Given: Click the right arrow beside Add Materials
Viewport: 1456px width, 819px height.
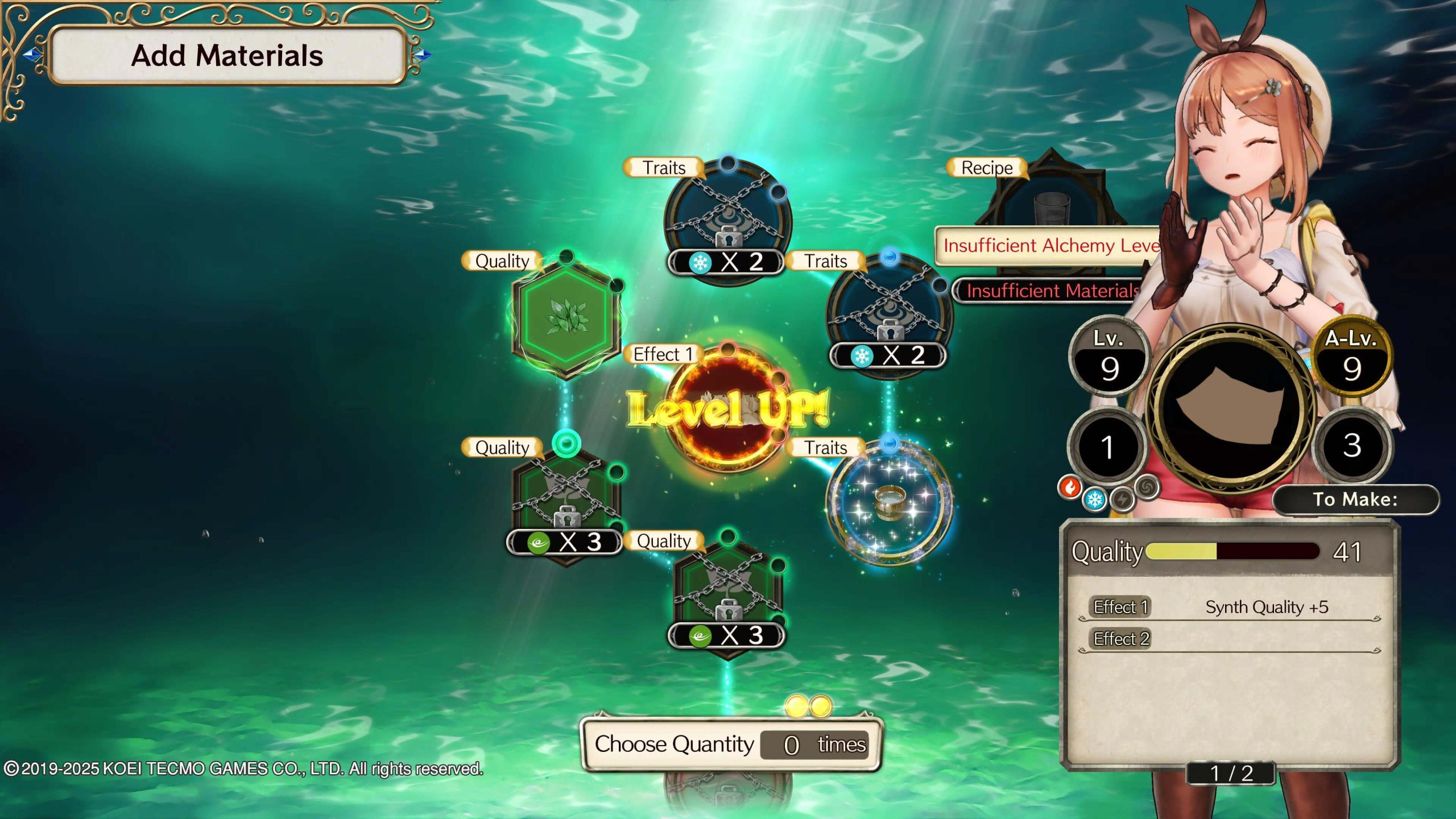Looking at the screenshot, I should [422, 55].
